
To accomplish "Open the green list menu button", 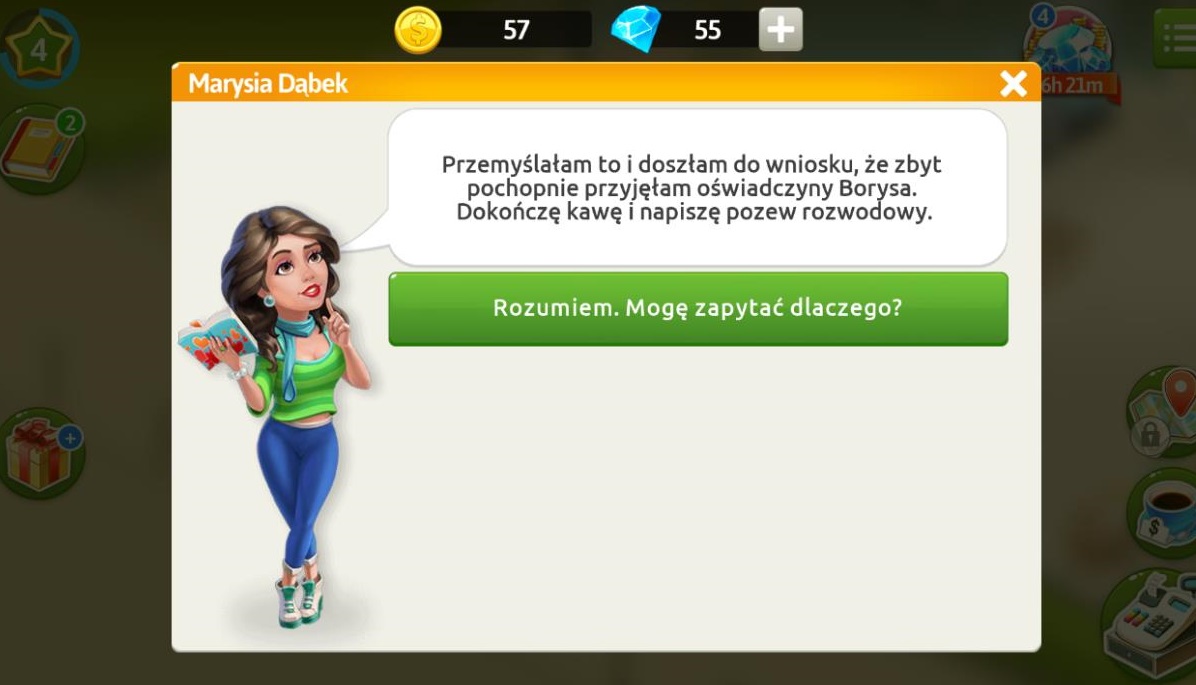I will (x=1176, y=40).
